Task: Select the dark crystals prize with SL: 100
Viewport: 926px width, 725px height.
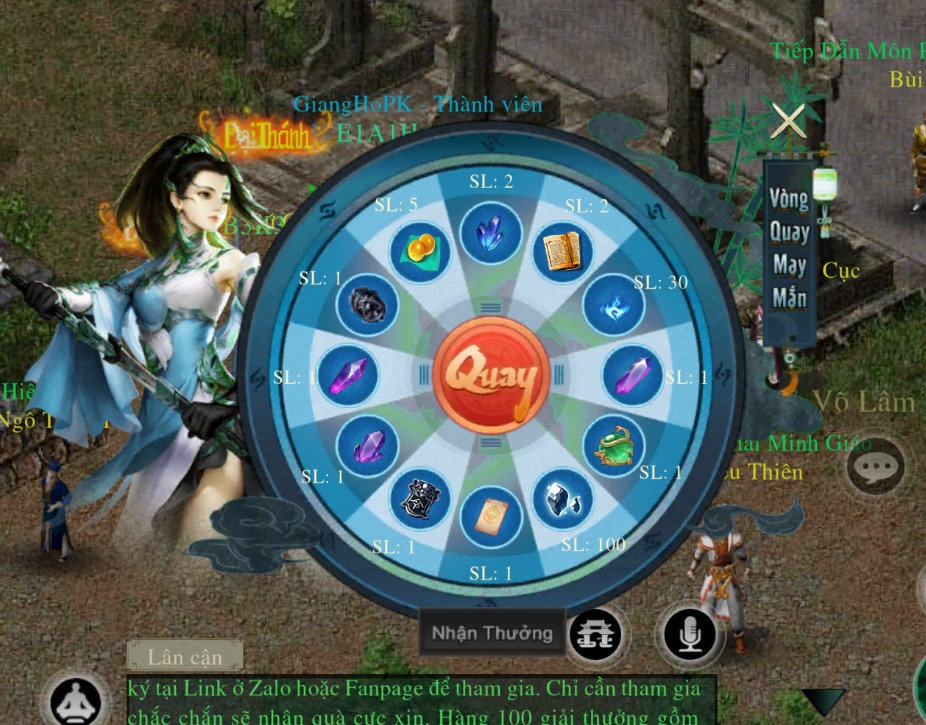Action: click(x=562, y=499)
